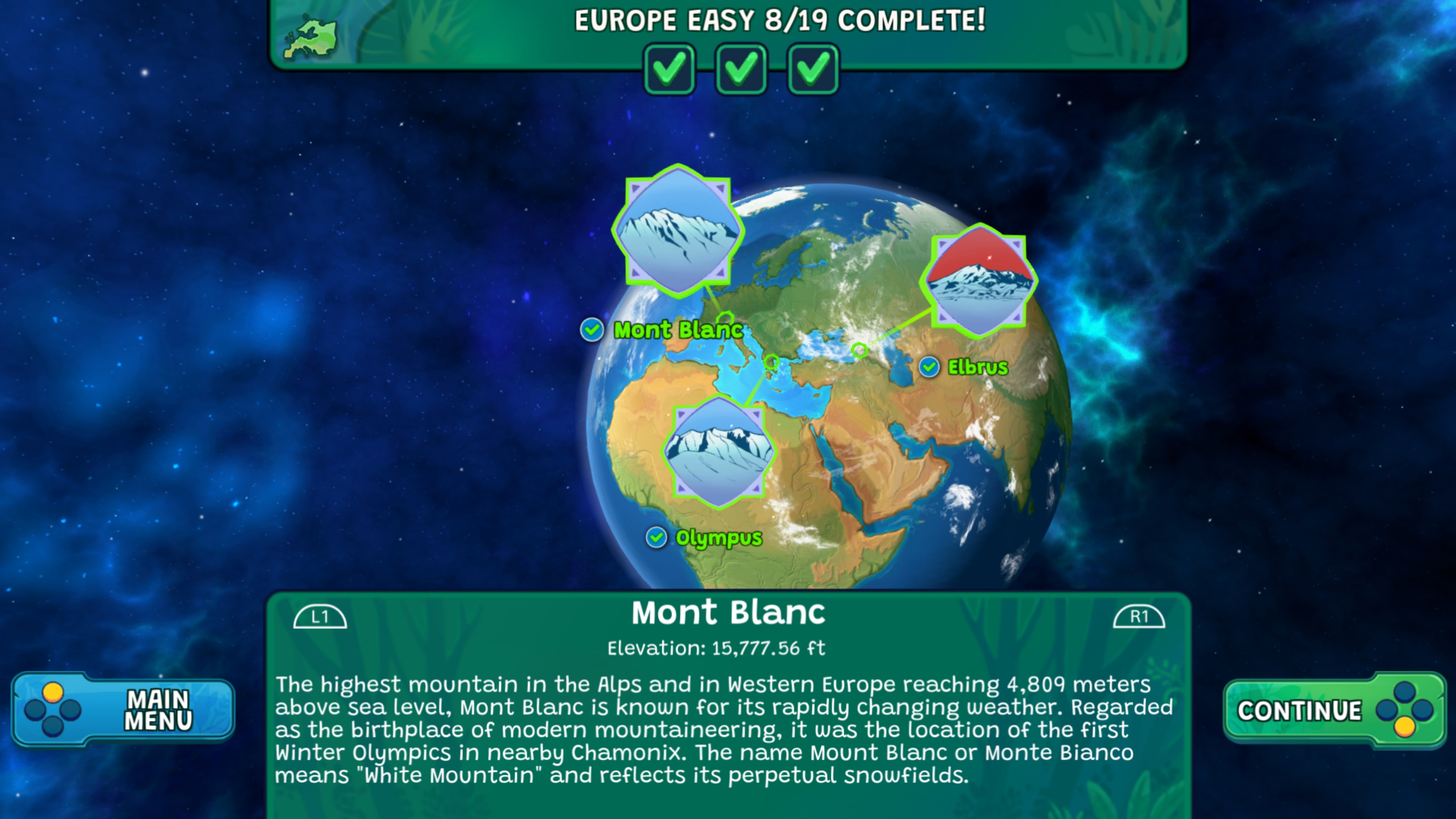Open the Main Menu
The width and height of the screenshot is (1456, 819).
tap(123, 709)
